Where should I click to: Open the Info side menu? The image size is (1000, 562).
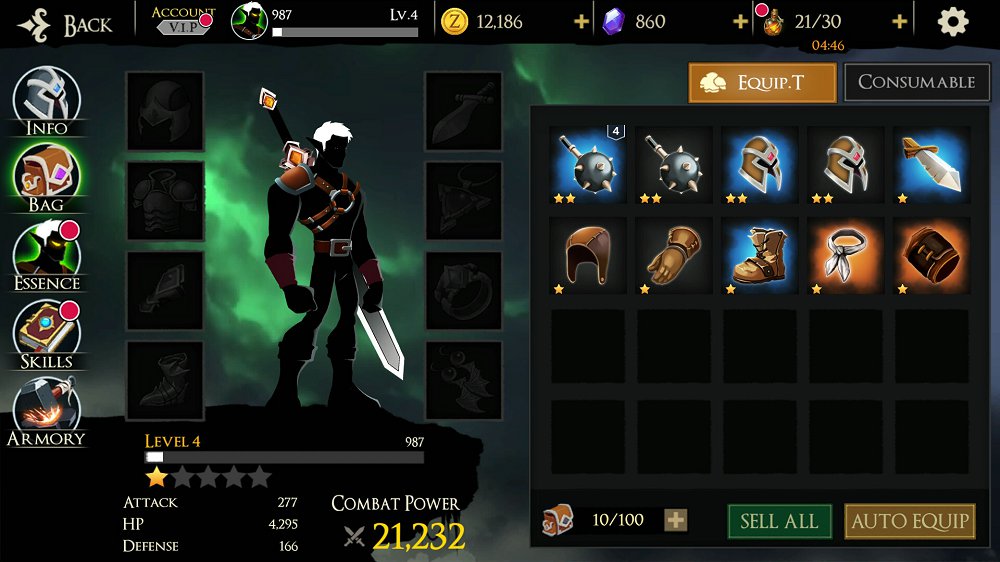click(x=47, y=100)
